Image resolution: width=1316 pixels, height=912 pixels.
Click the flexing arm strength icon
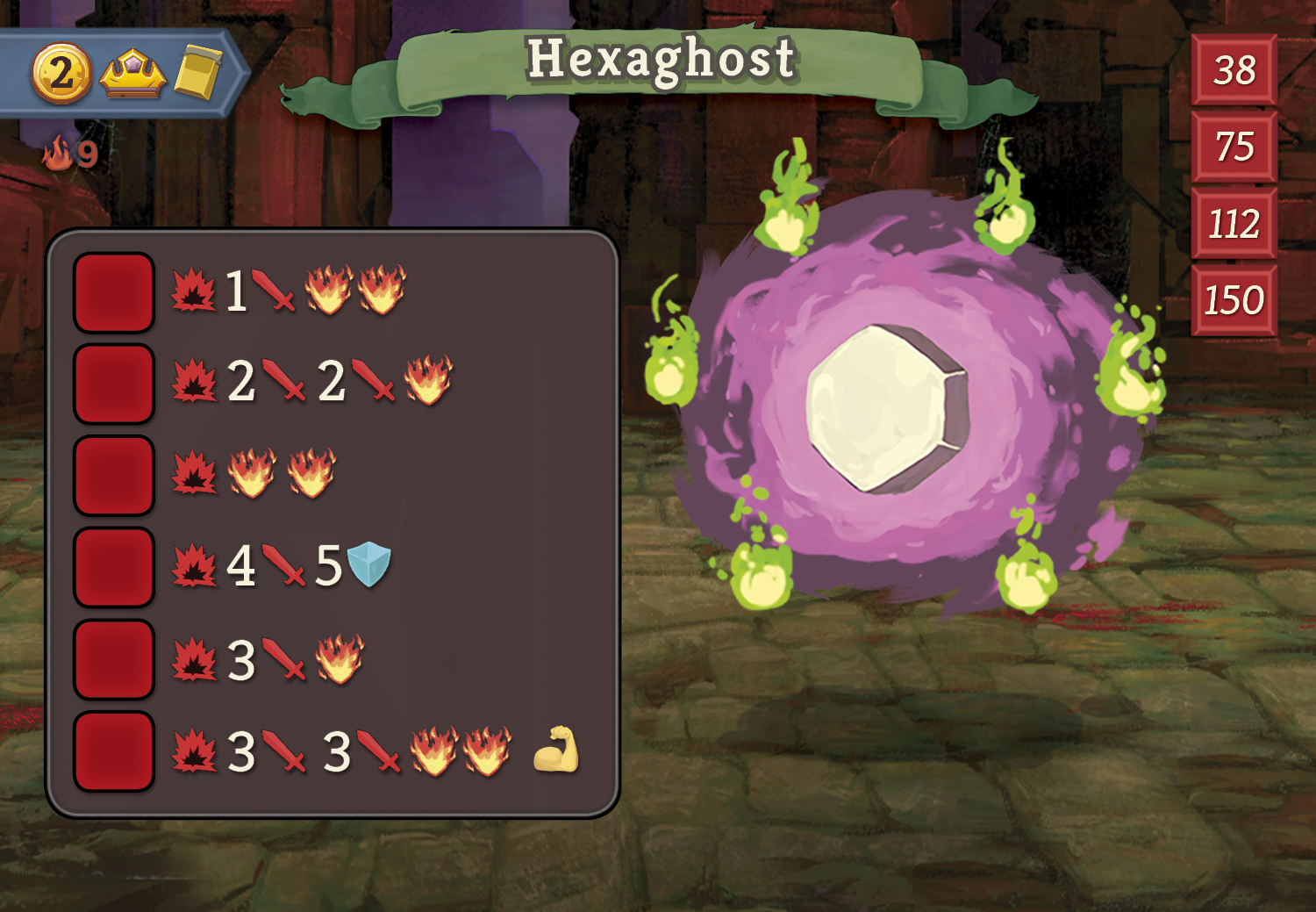556,750
